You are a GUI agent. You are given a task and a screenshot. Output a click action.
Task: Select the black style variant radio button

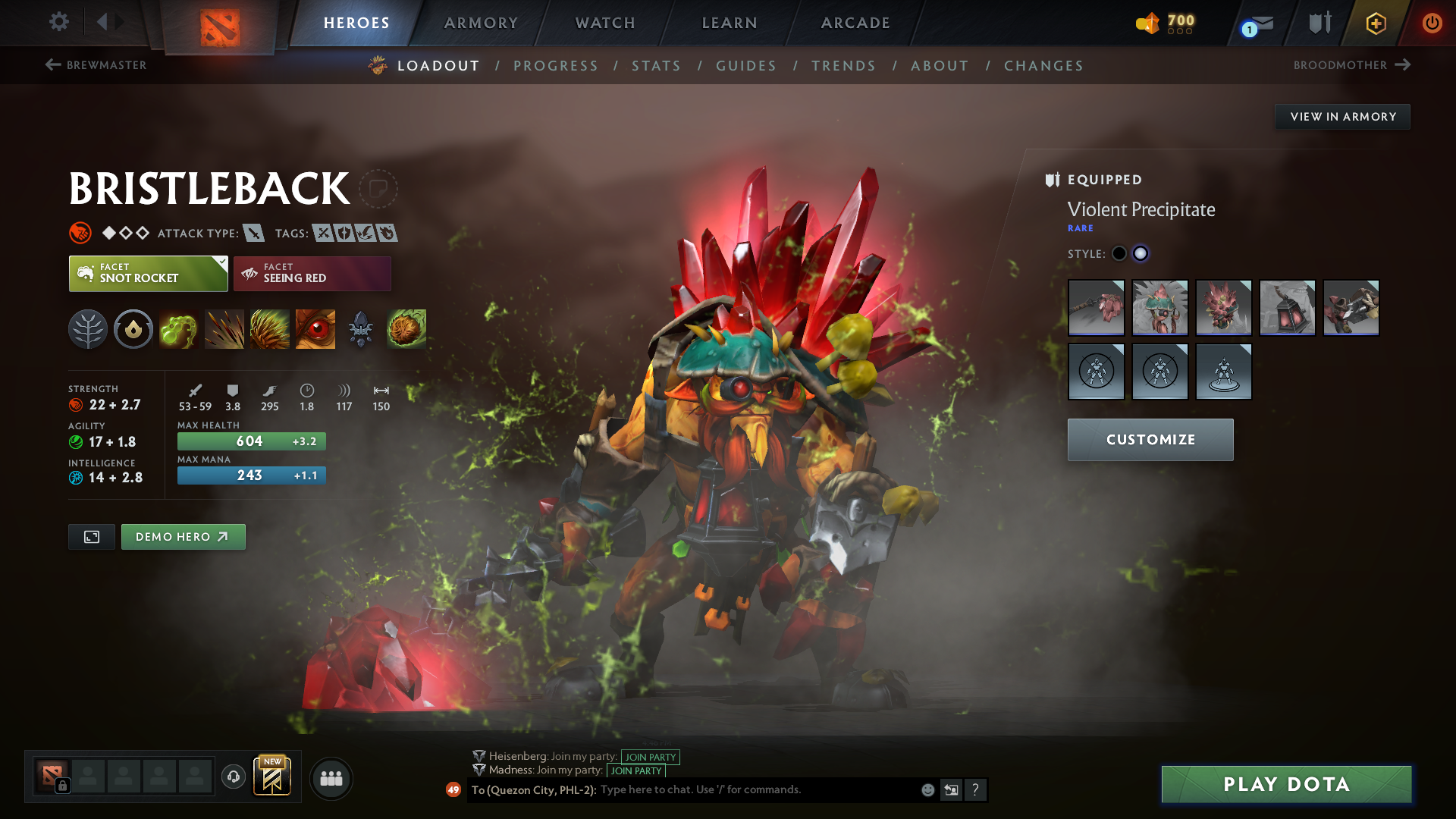[x=1119, y=253]
